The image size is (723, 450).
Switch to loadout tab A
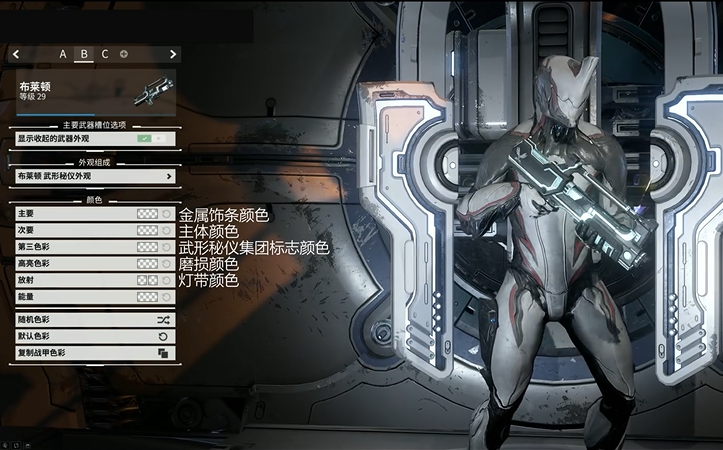pos(63,54)
